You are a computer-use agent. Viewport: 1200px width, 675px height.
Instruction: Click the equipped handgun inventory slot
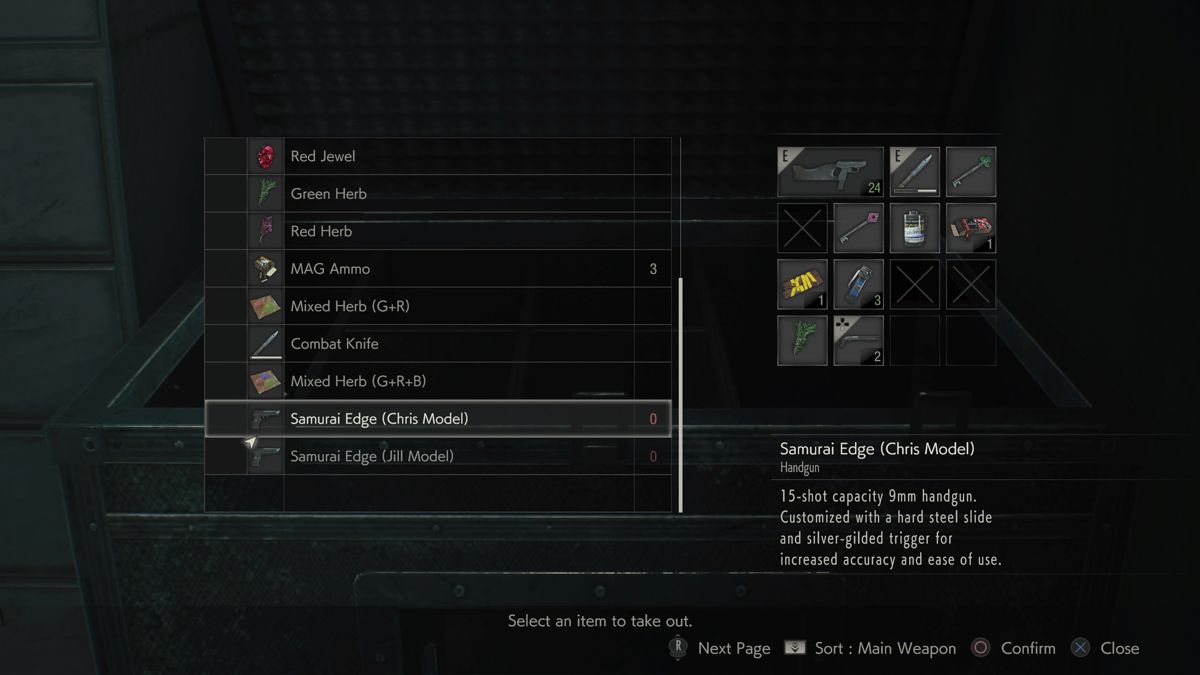[830, 172]
